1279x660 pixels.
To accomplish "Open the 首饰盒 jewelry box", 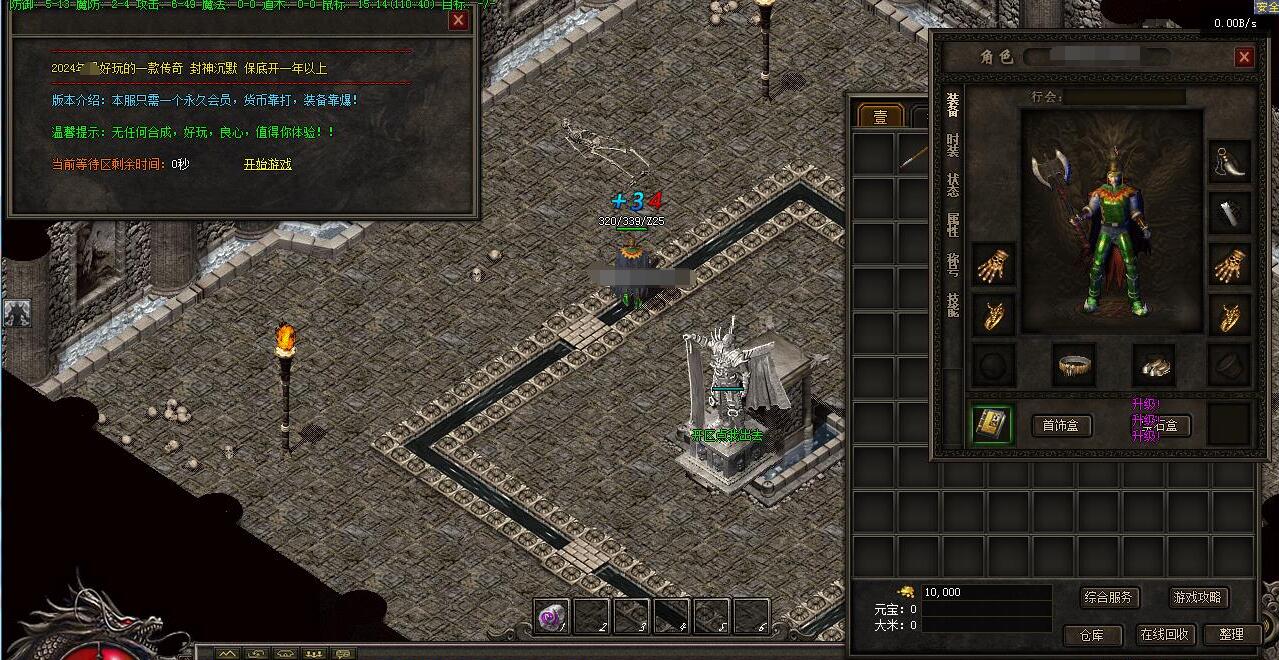I will pyautogui.click(x=1062, y=426).
